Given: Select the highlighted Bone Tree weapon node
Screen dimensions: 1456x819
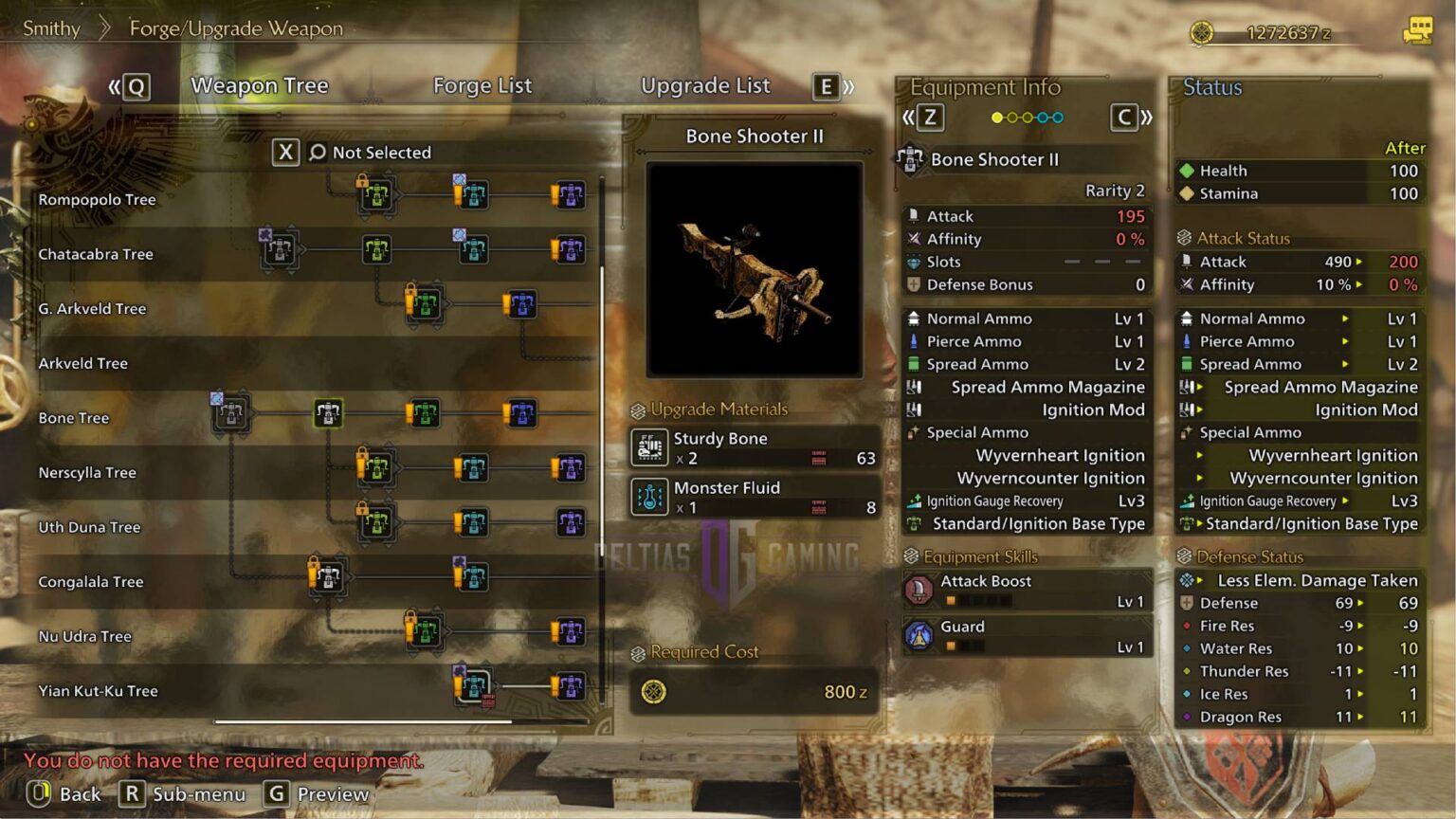Looking at the screenshot, I should tap(328, 413).
